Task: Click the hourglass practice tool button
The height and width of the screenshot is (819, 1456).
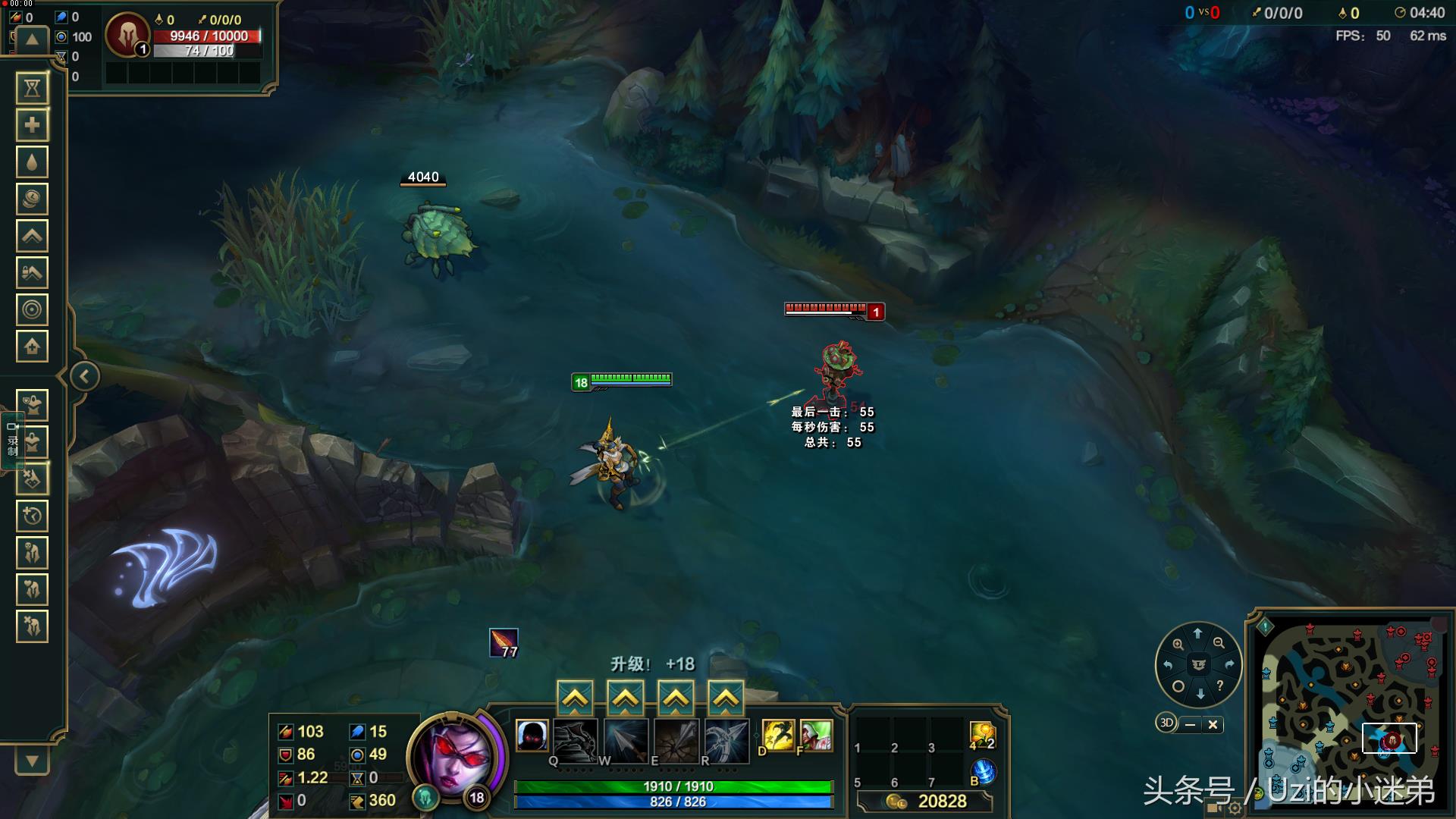Action: [x=32, y=89]
